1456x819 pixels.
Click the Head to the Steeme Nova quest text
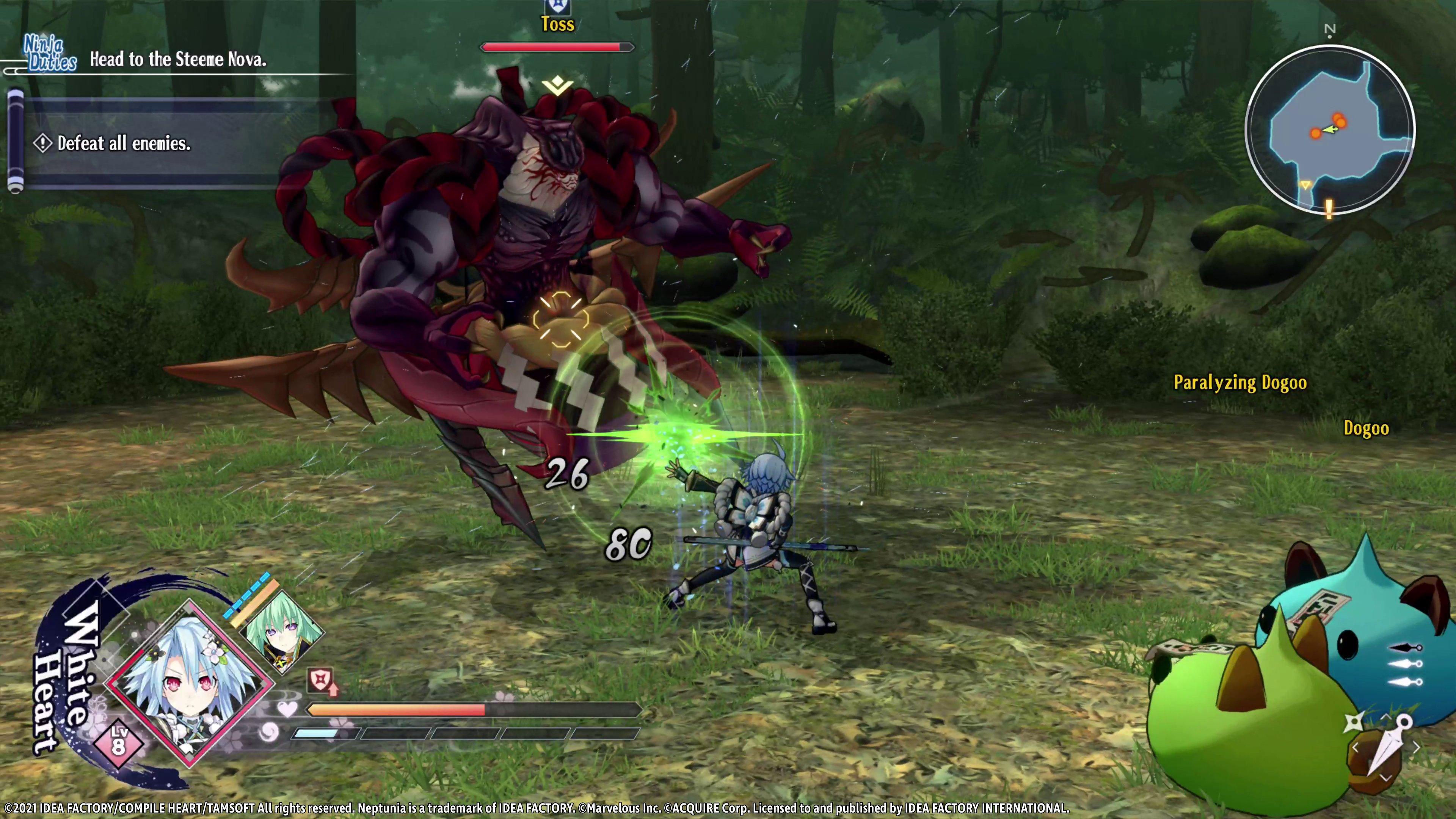(178, 60)
